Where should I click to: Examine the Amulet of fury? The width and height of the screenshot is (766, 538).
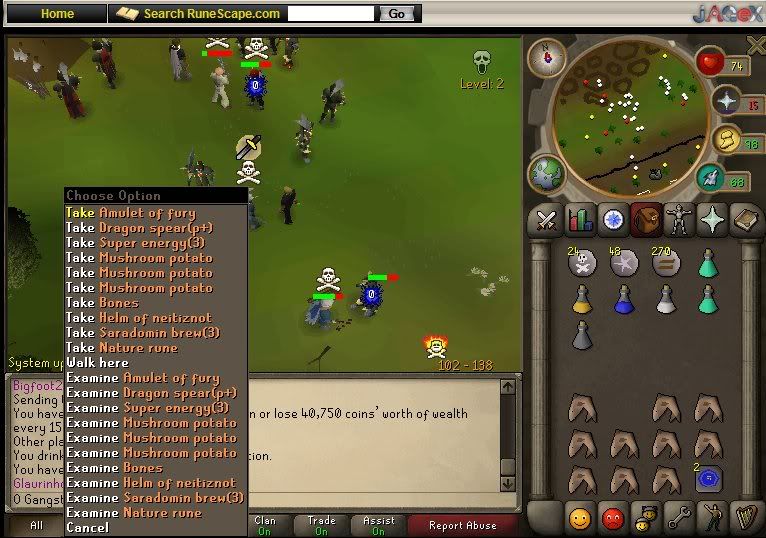tap(142, 378)
